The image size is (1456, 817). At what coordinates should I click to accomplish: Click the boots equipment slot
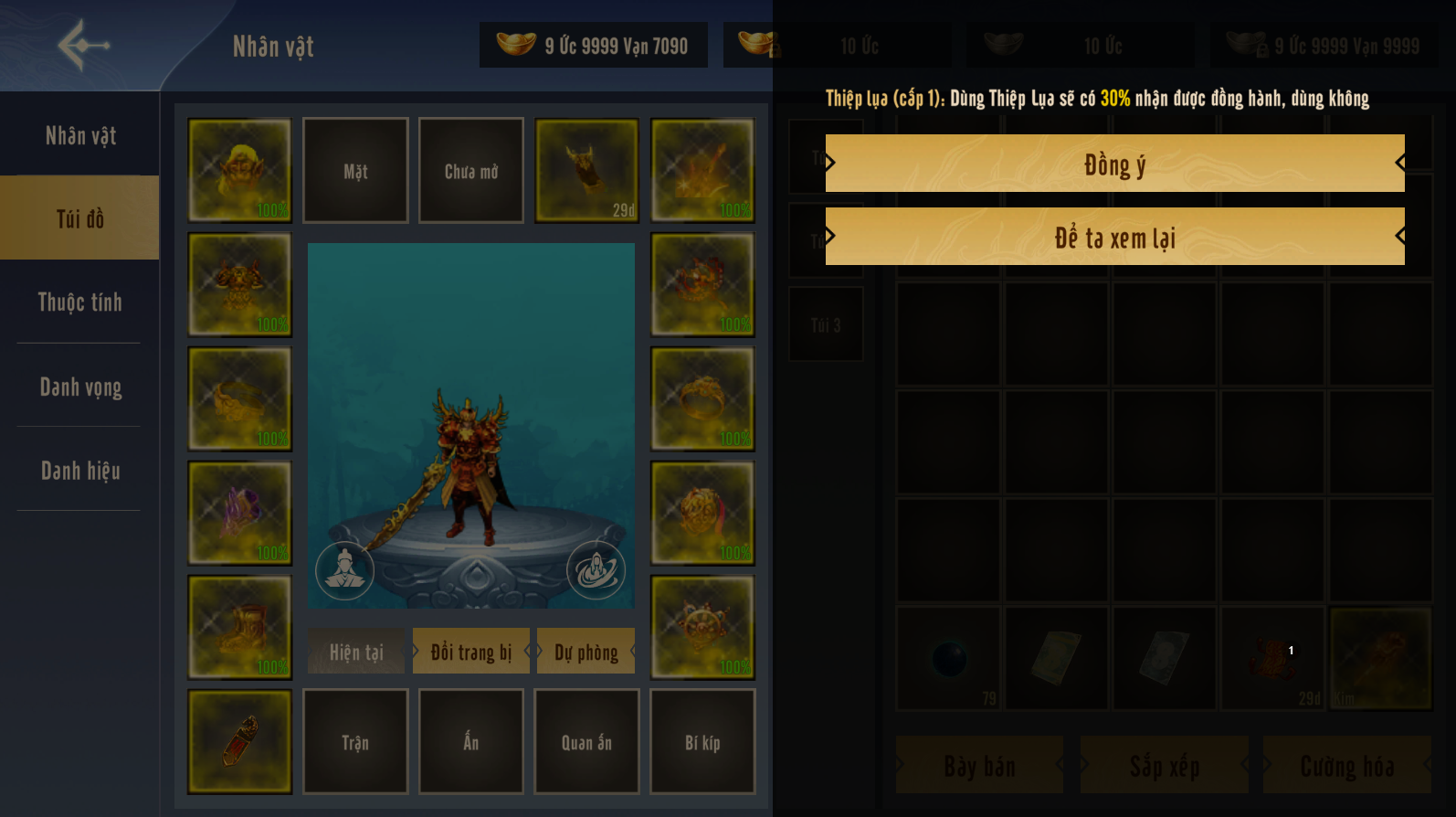point(239,628)
